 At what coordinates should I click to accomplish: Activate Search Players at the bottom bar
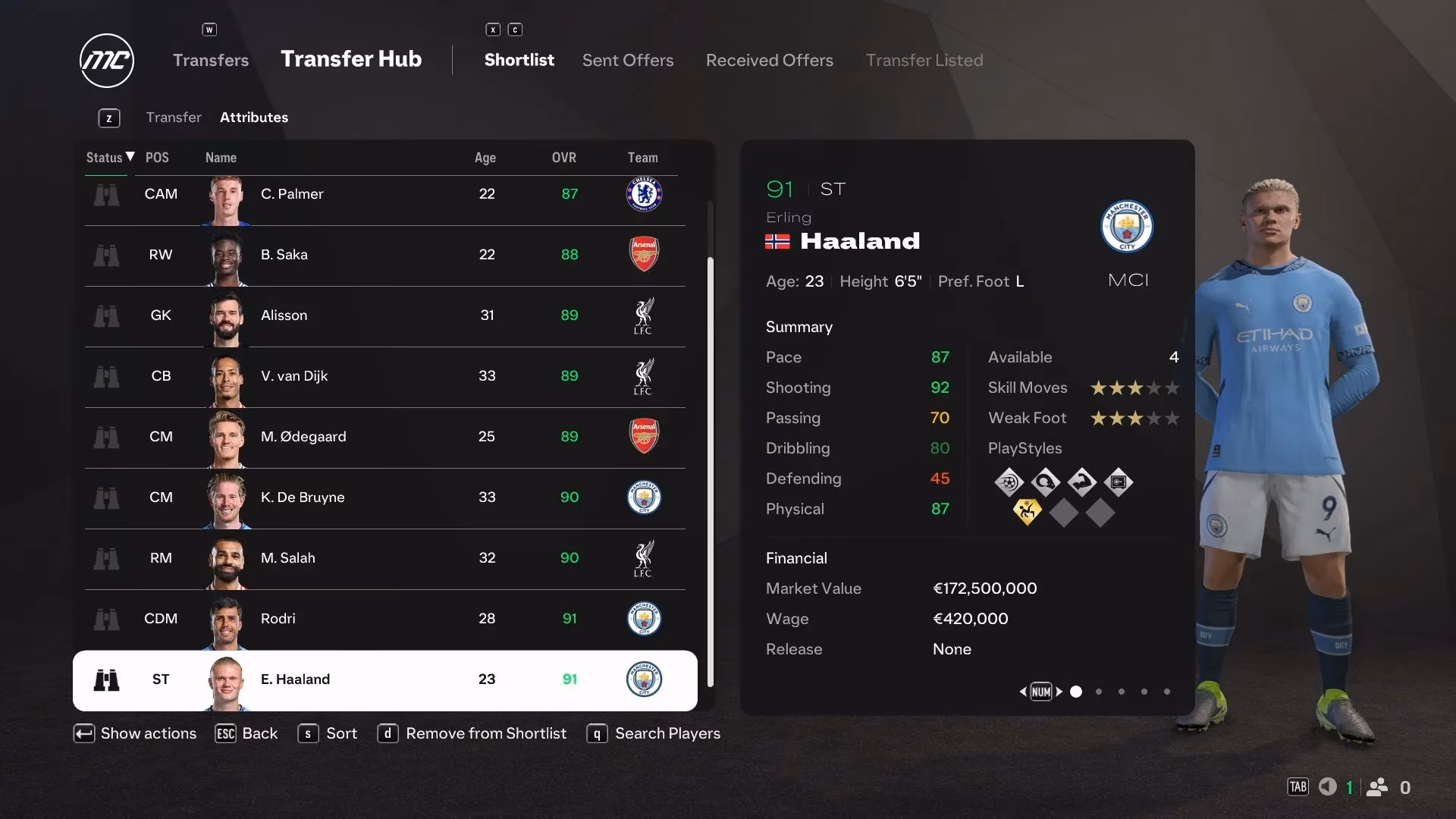click(667, 733)
